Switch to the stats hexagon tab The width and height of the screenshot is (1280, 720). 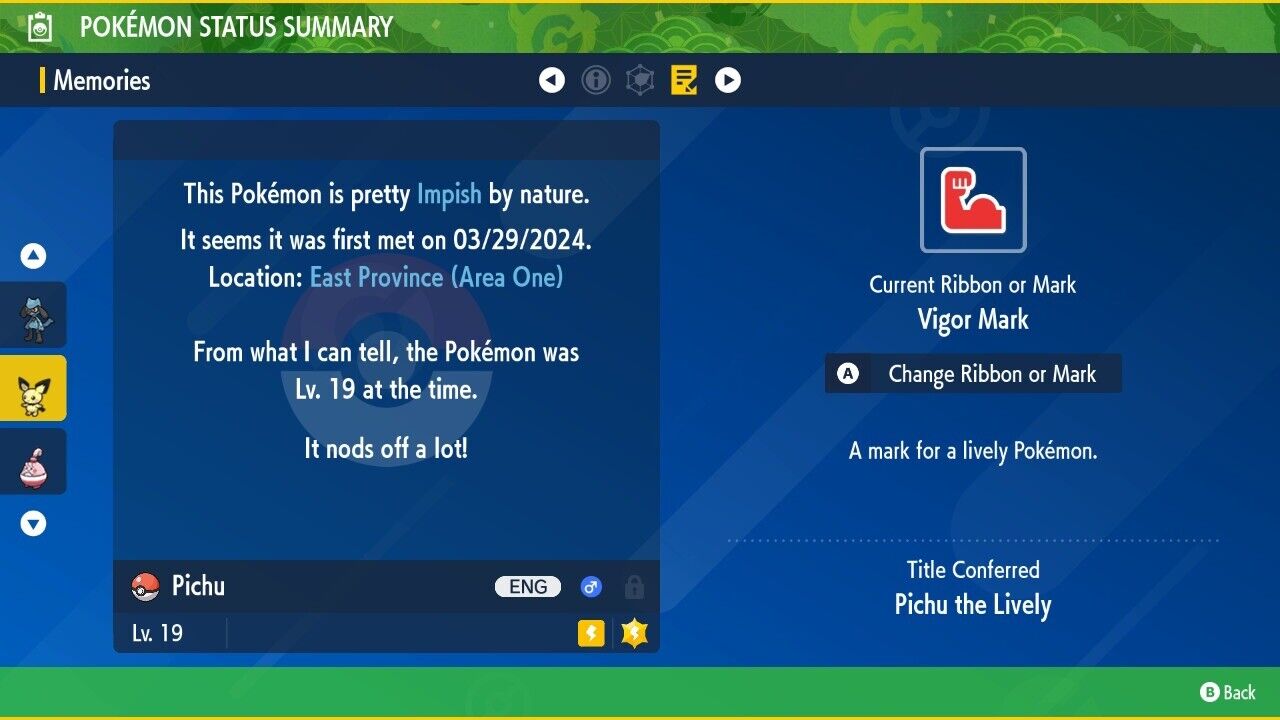640,80
